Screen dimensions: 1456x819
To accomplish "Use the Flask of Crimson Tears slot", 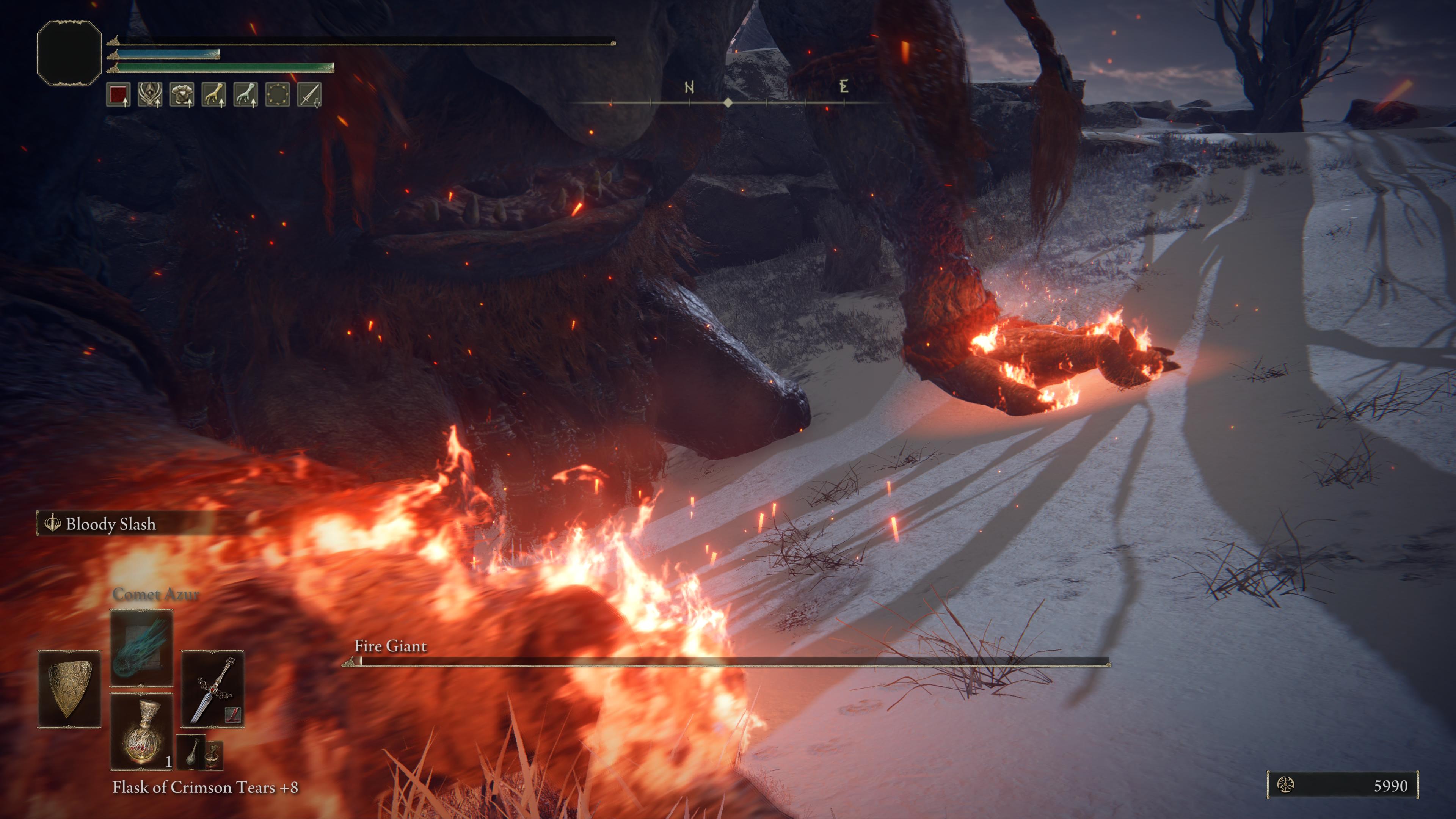I will (x=141, y=731).
